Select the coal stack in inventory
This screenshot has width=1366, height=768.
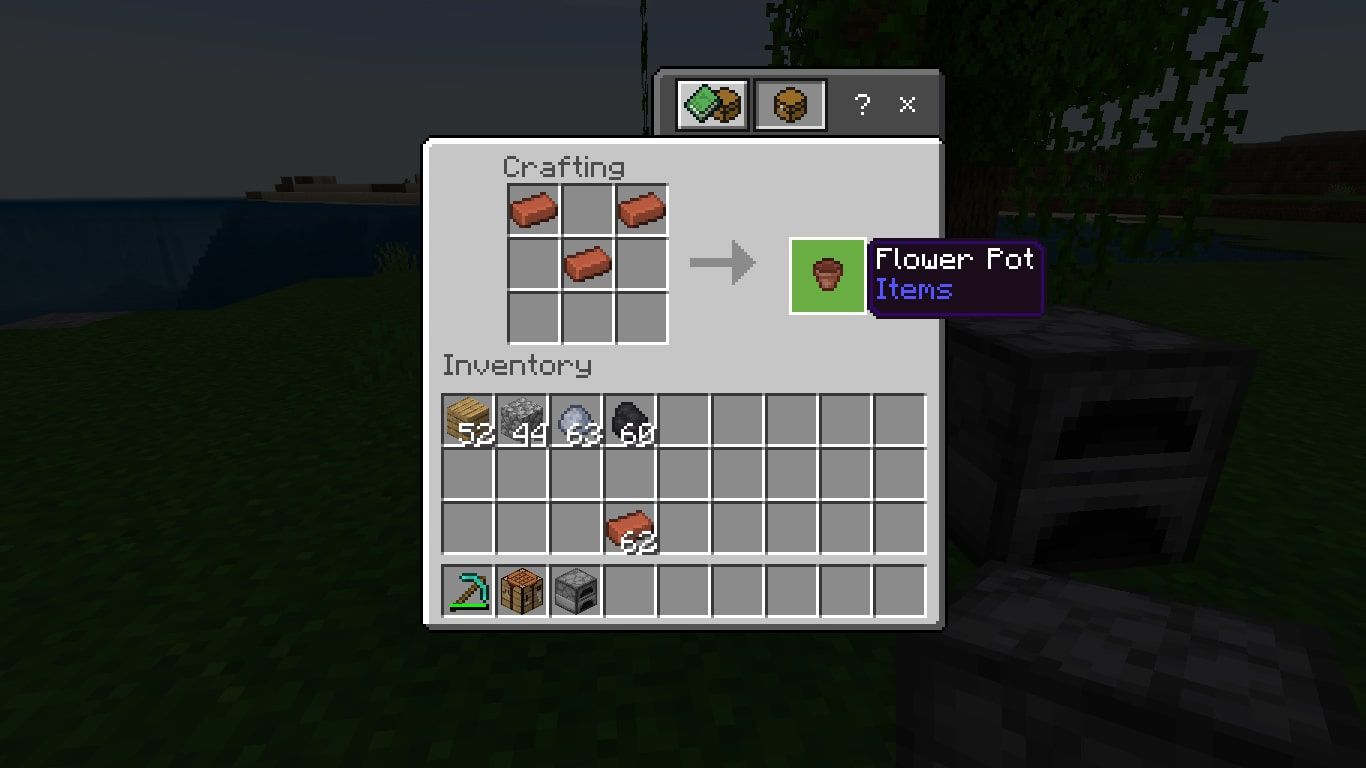pyautogui.click(x=628, y=420)
